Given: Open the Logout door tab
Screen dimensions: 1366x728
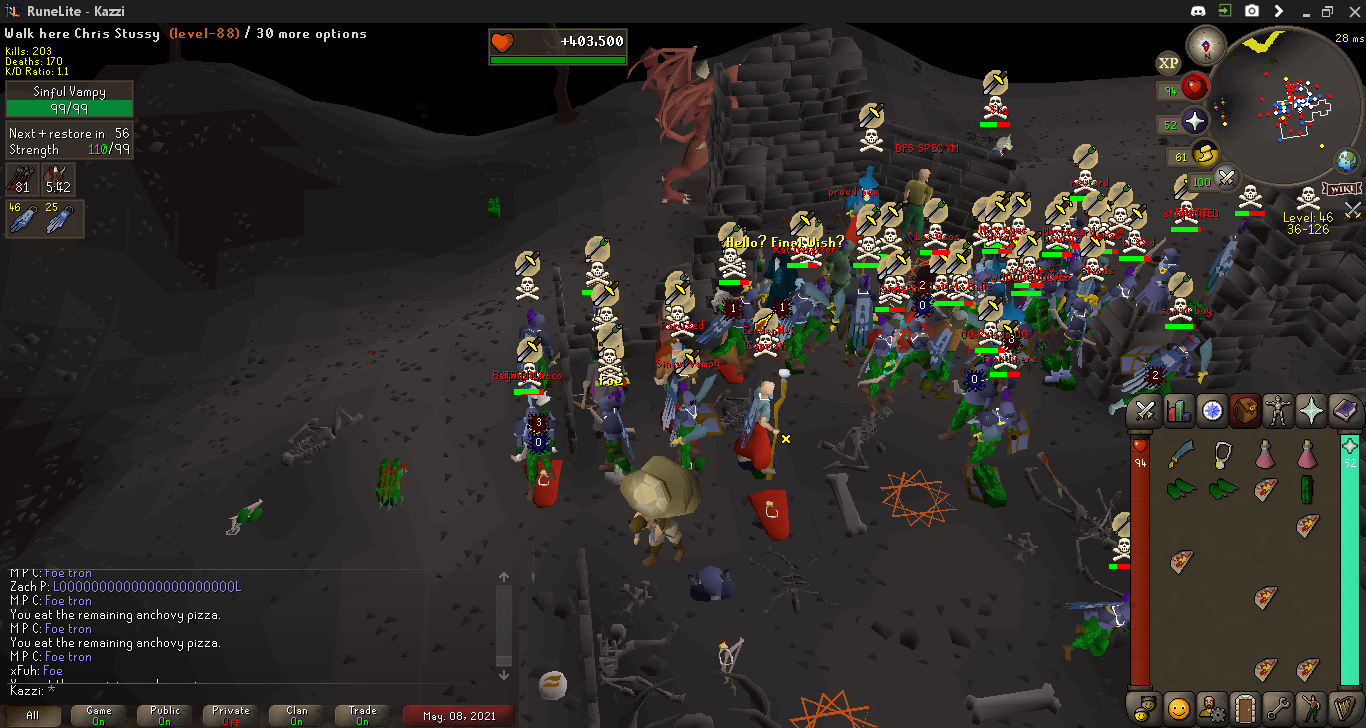Looking at the screenshot, I should (1245, 707).
